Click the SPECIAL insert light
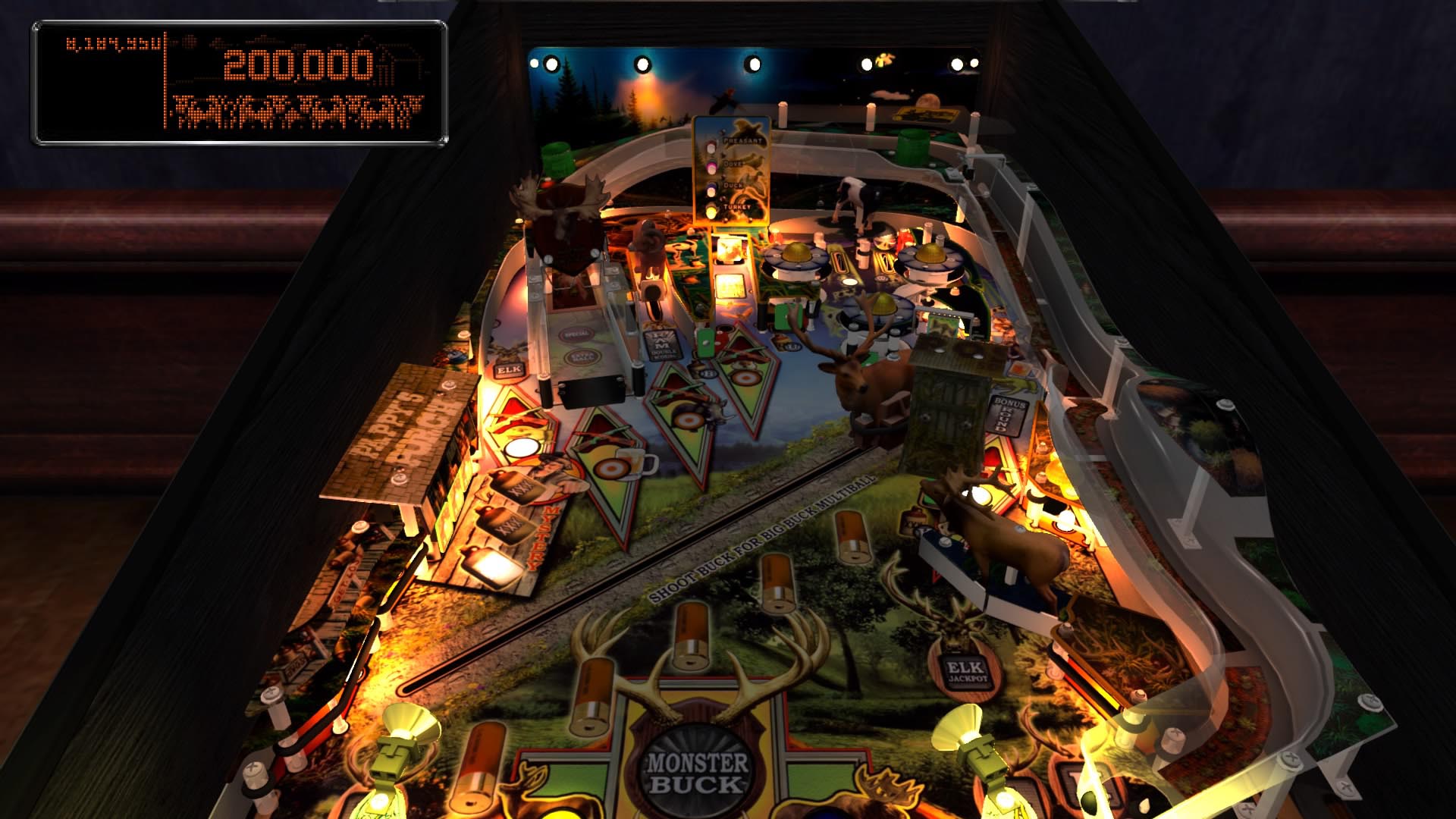This screenshot has height=819, width=1456. click(x=576, y=333)
